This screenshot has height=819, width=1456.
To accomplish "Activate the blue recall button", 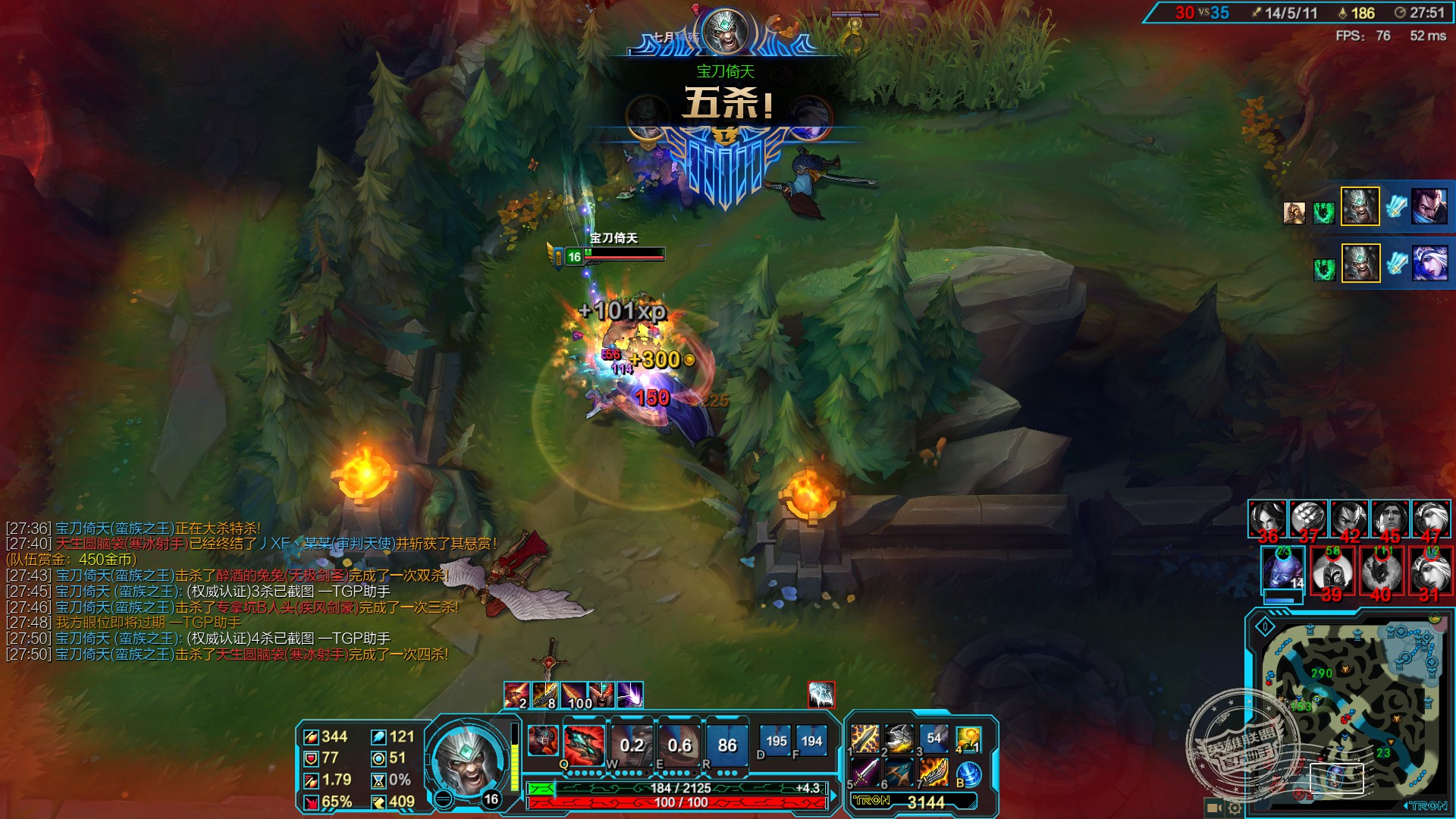I will tap(969, 774).
